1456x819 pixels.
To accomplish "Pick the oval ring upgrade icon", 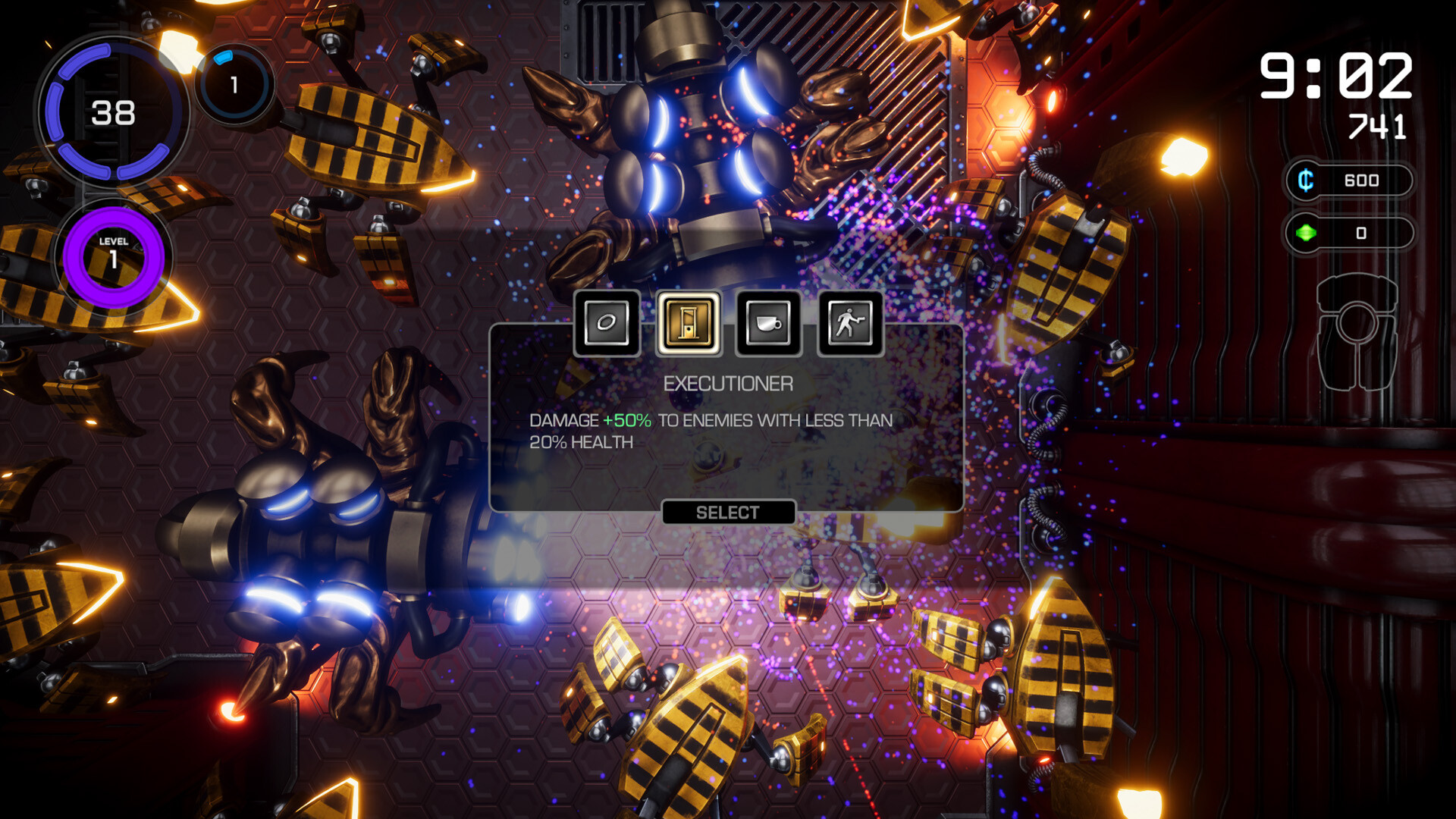I will [607, 323].
